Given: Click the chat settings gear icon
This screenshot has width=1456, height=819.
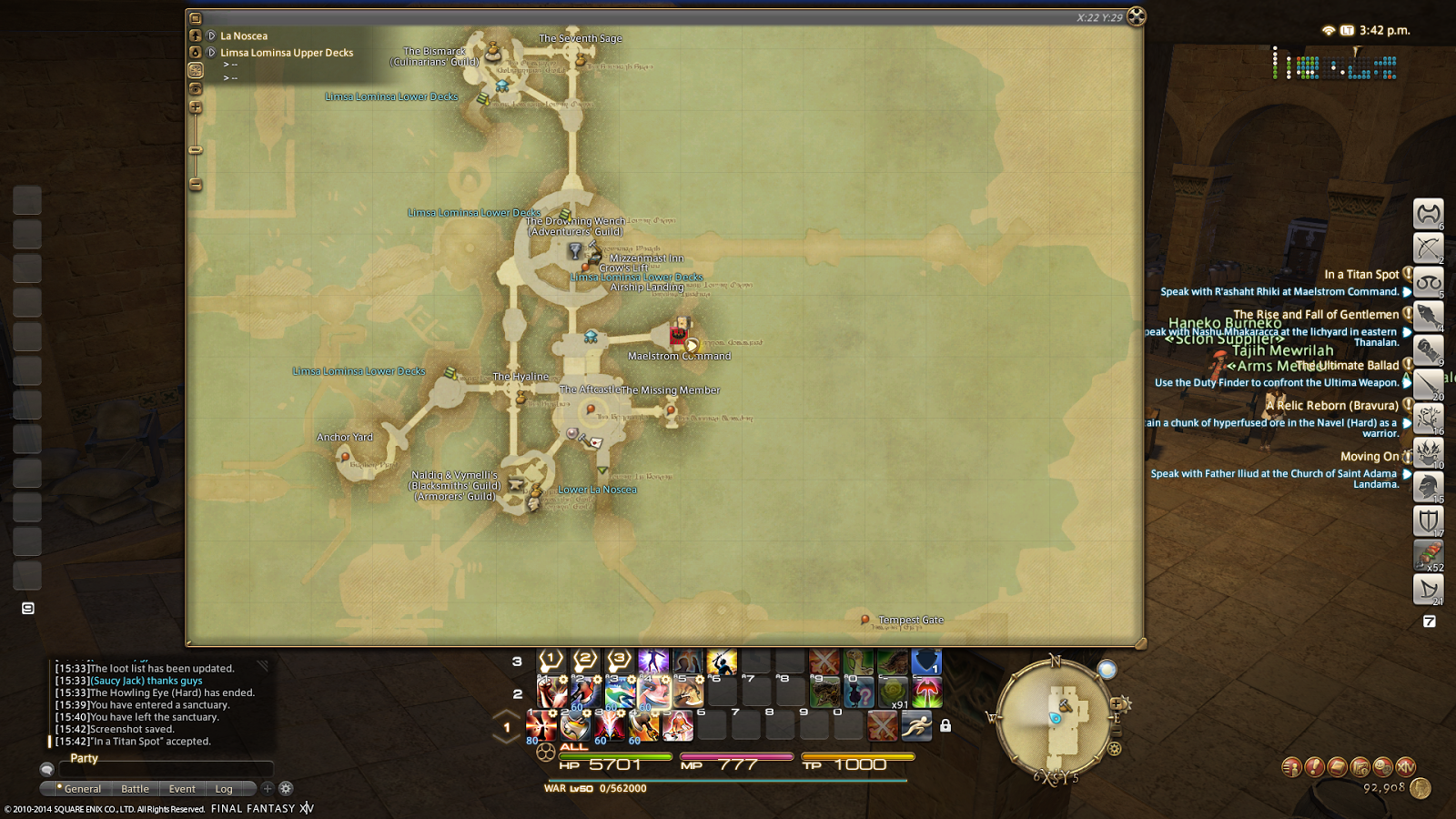Looking at the screenshot, I should point(286,788).
